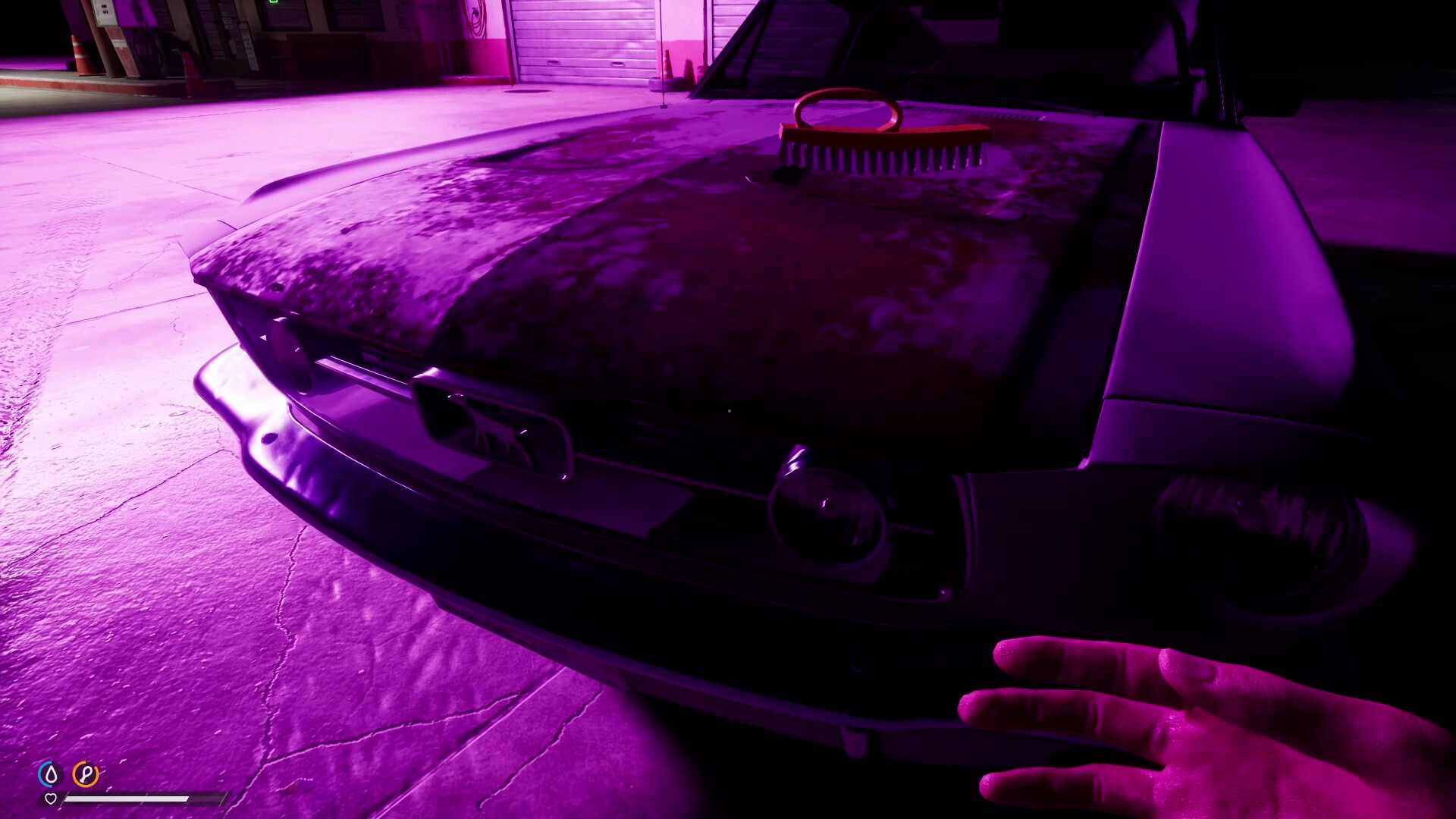Screen dimensions: 1456x819
Task: Click the coiled hose on the right wall
Action: (477, 20)
